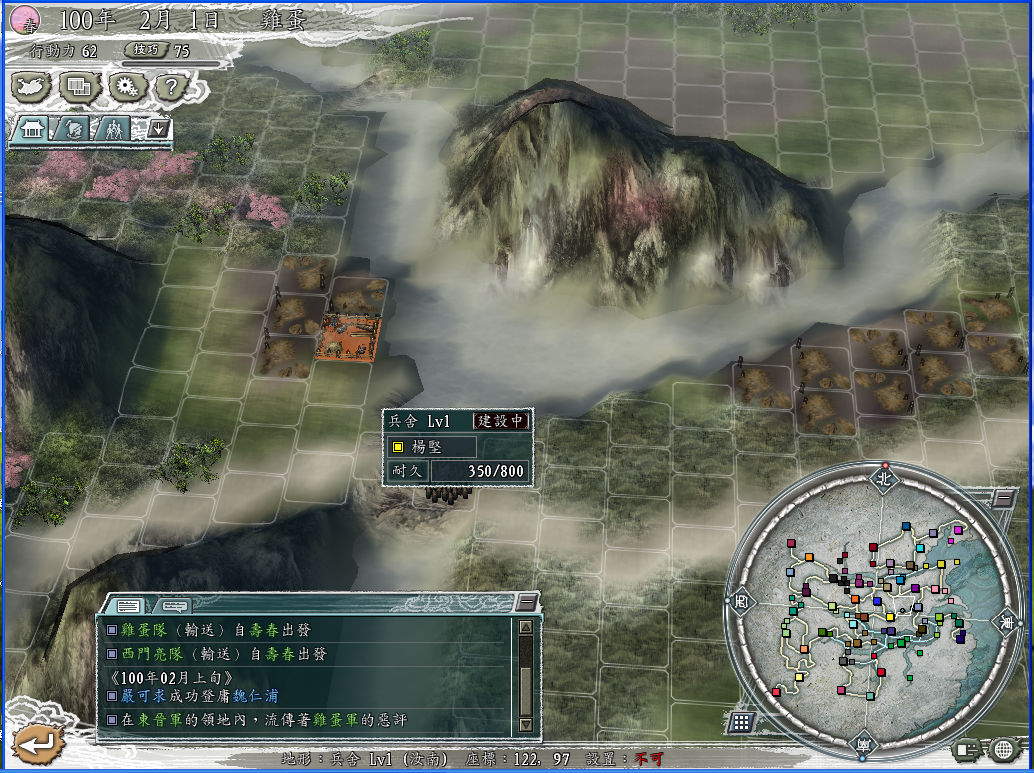Open the question mark help button

tap(170, 87)
